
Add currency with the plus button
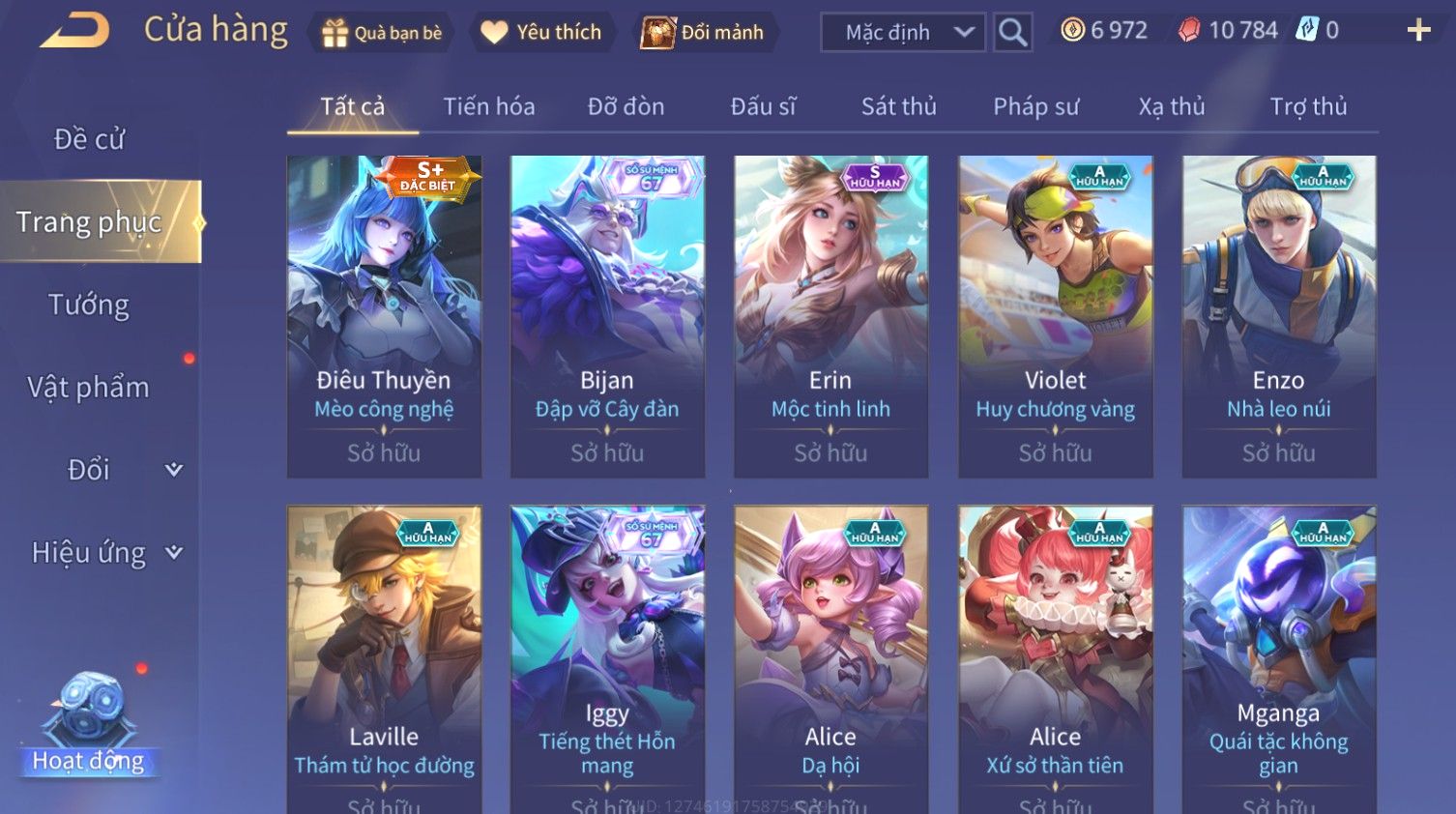[x=1418, y=31]
